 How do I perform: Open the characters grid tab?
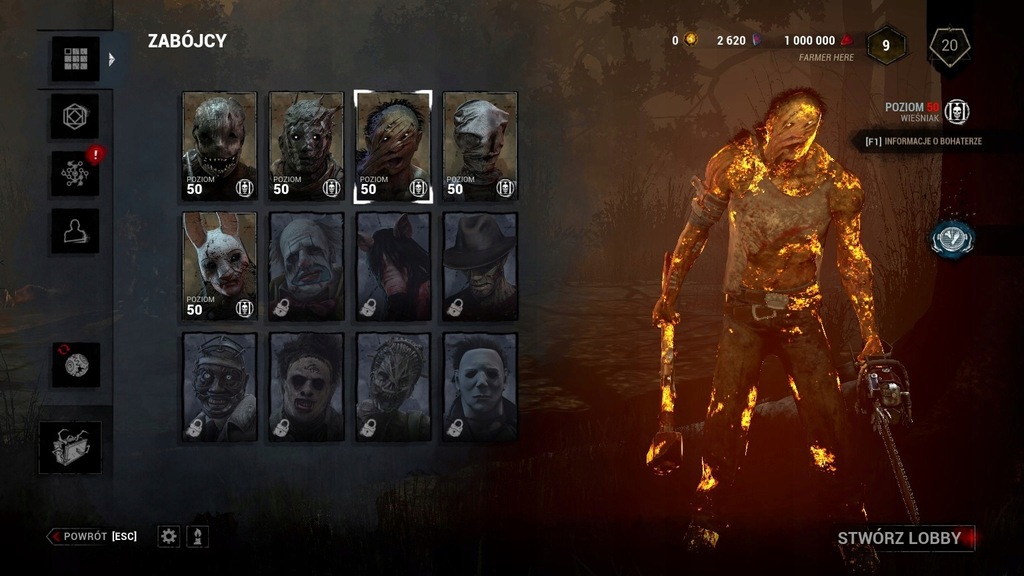76,59
